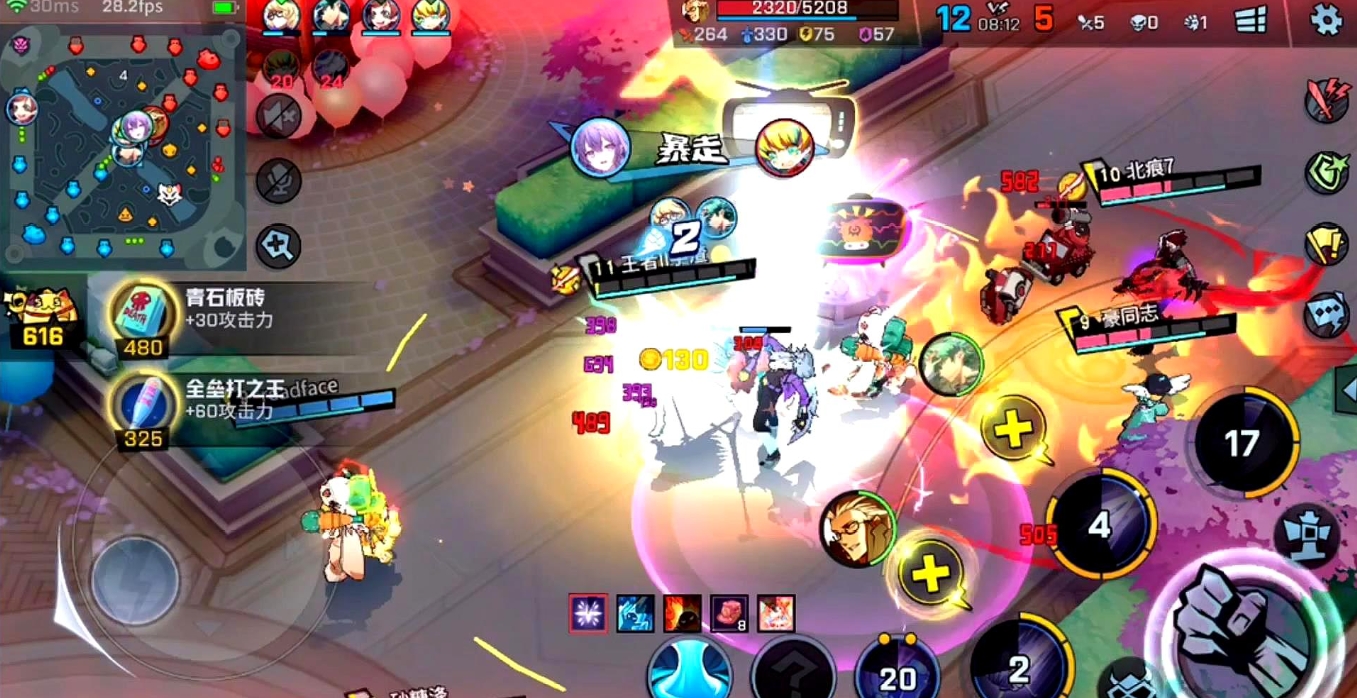Activate the skill showing 17 cooldown

[x=1242, y=443]
